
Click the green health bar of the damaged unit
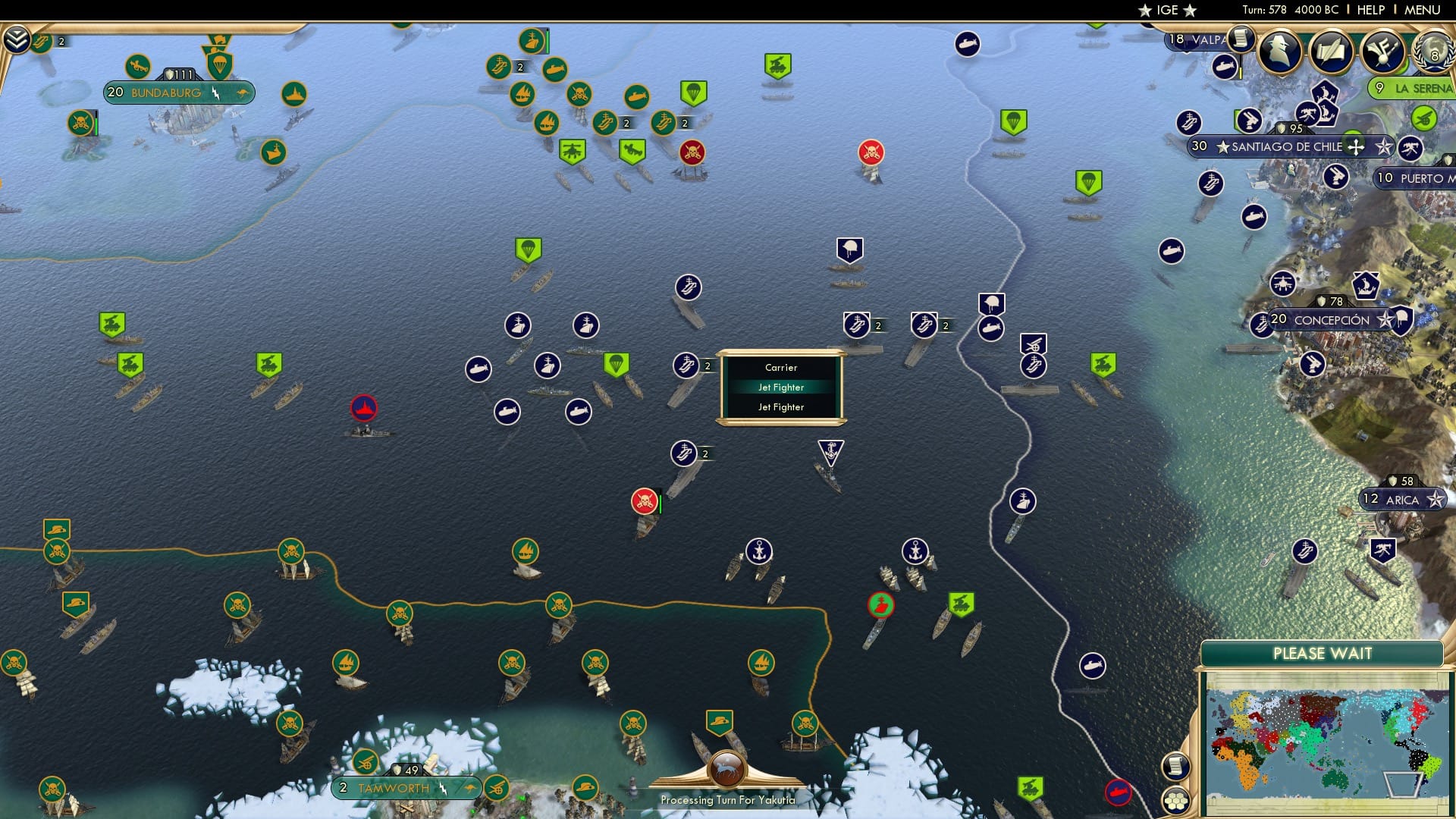pyautogui.click(x=661, y=501)
